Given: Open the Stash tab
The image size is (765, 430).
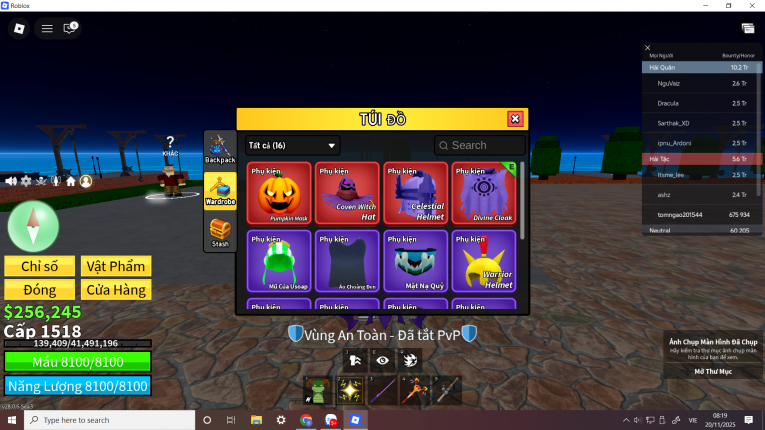Looking at the screenshot, I should point(220,233).
